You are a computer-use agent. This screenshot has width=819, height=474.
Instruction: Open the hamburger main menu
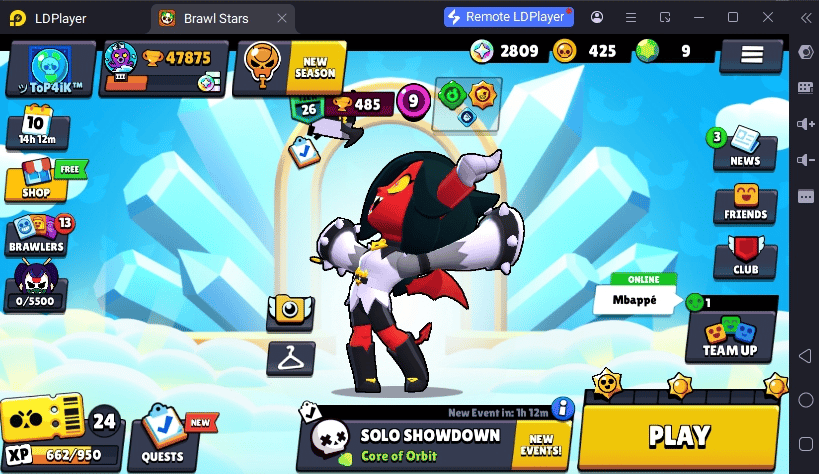751,56
